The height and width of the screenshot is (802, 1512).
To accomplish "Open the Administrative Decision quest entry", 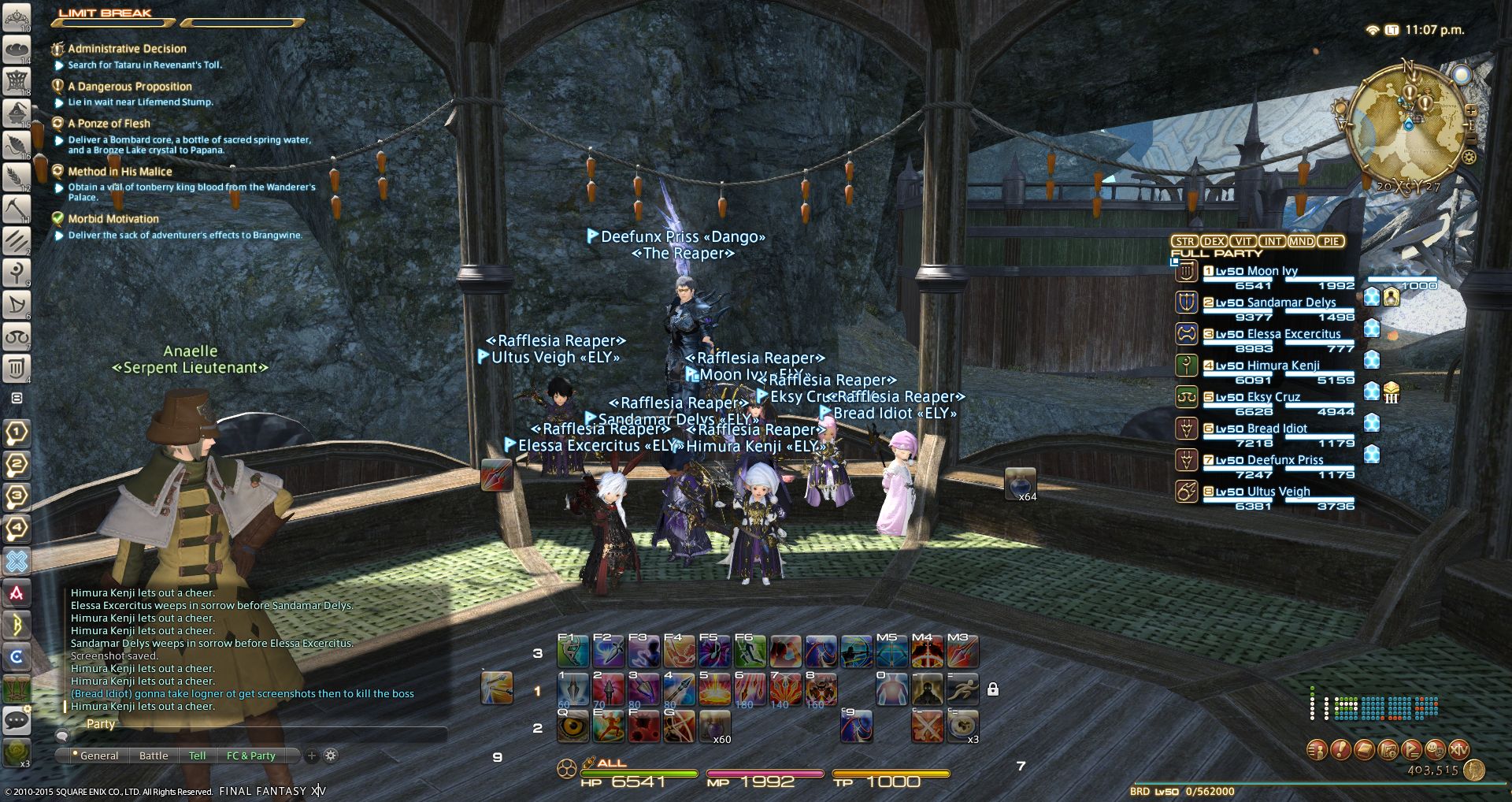I will tap(127, 49).
